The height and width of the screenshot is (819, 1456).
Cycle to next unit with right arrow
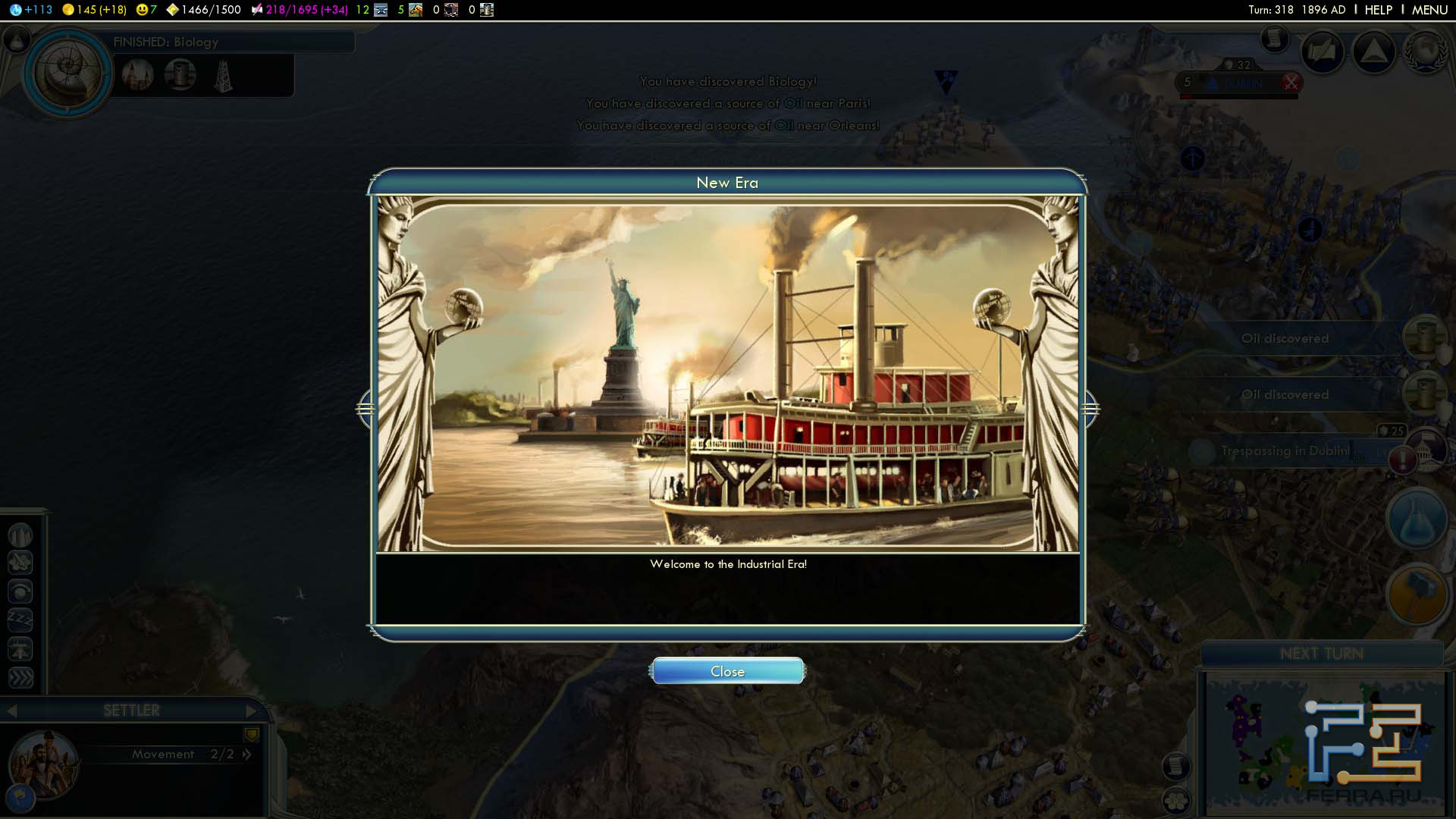click(x=251, y=711)
